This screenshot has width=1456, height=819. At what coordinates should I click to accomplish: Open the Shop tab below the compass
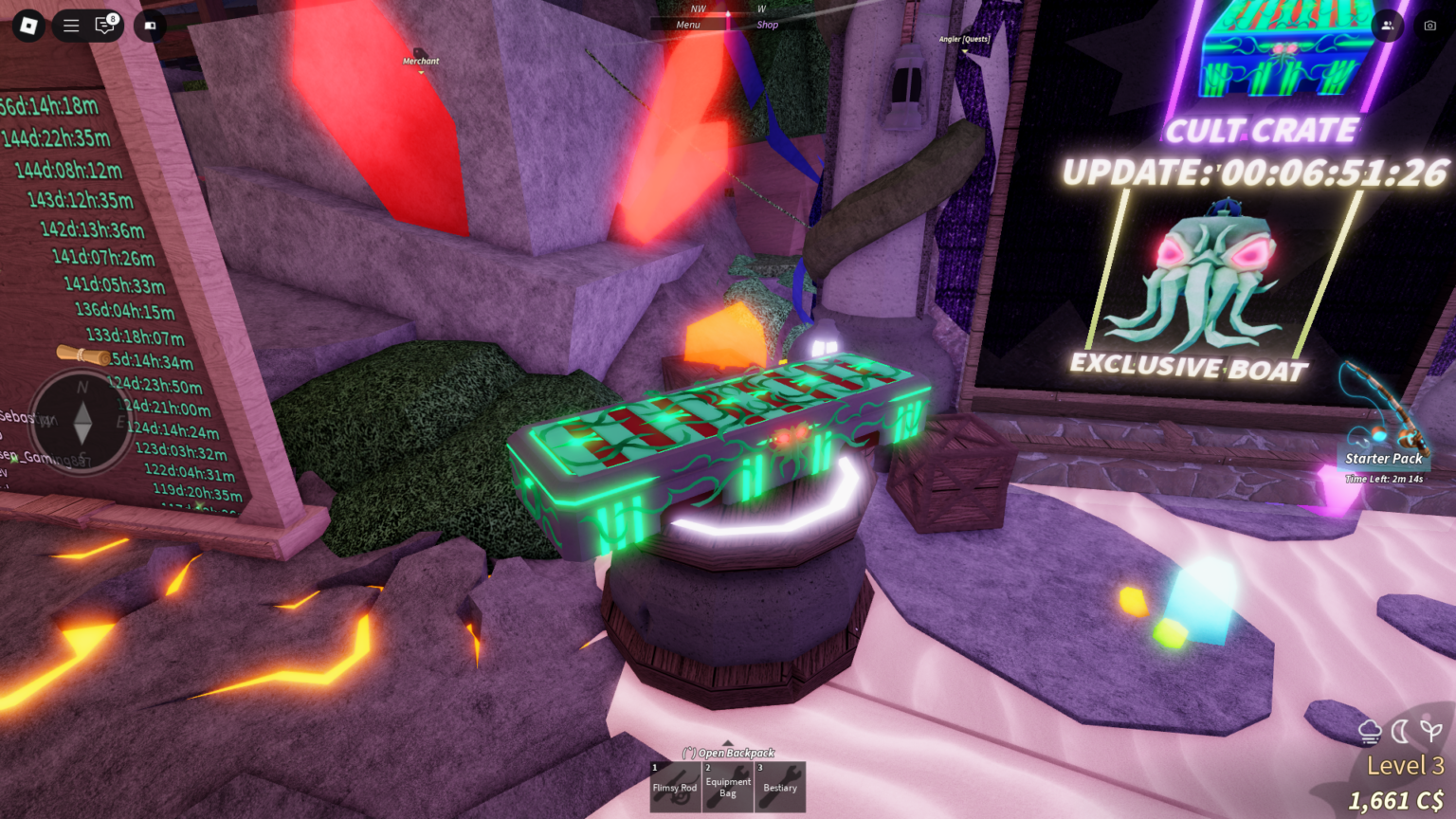click(767, 24)
